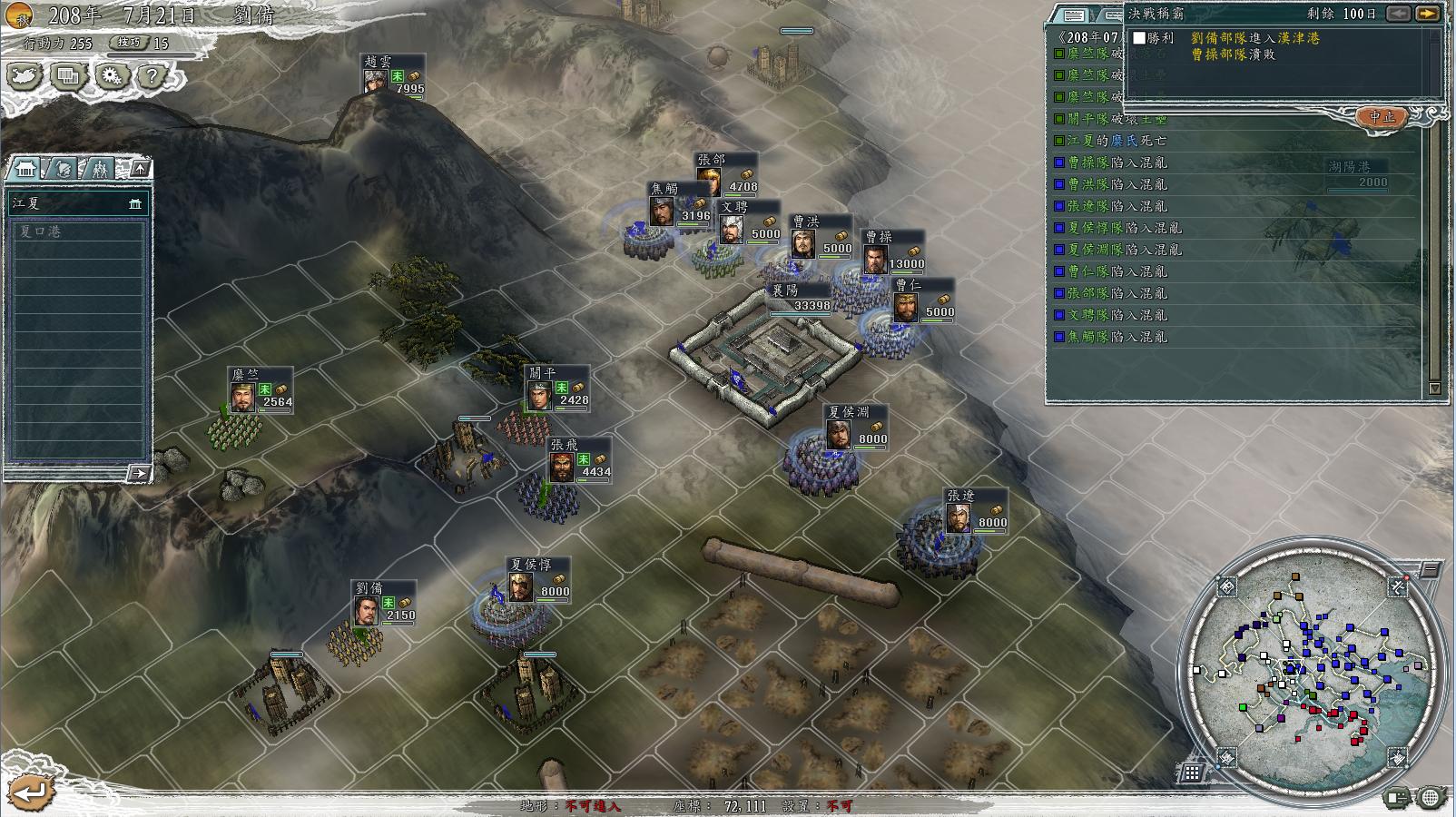
Task: Open the question mark help button
Action: [x=152, y=76]
